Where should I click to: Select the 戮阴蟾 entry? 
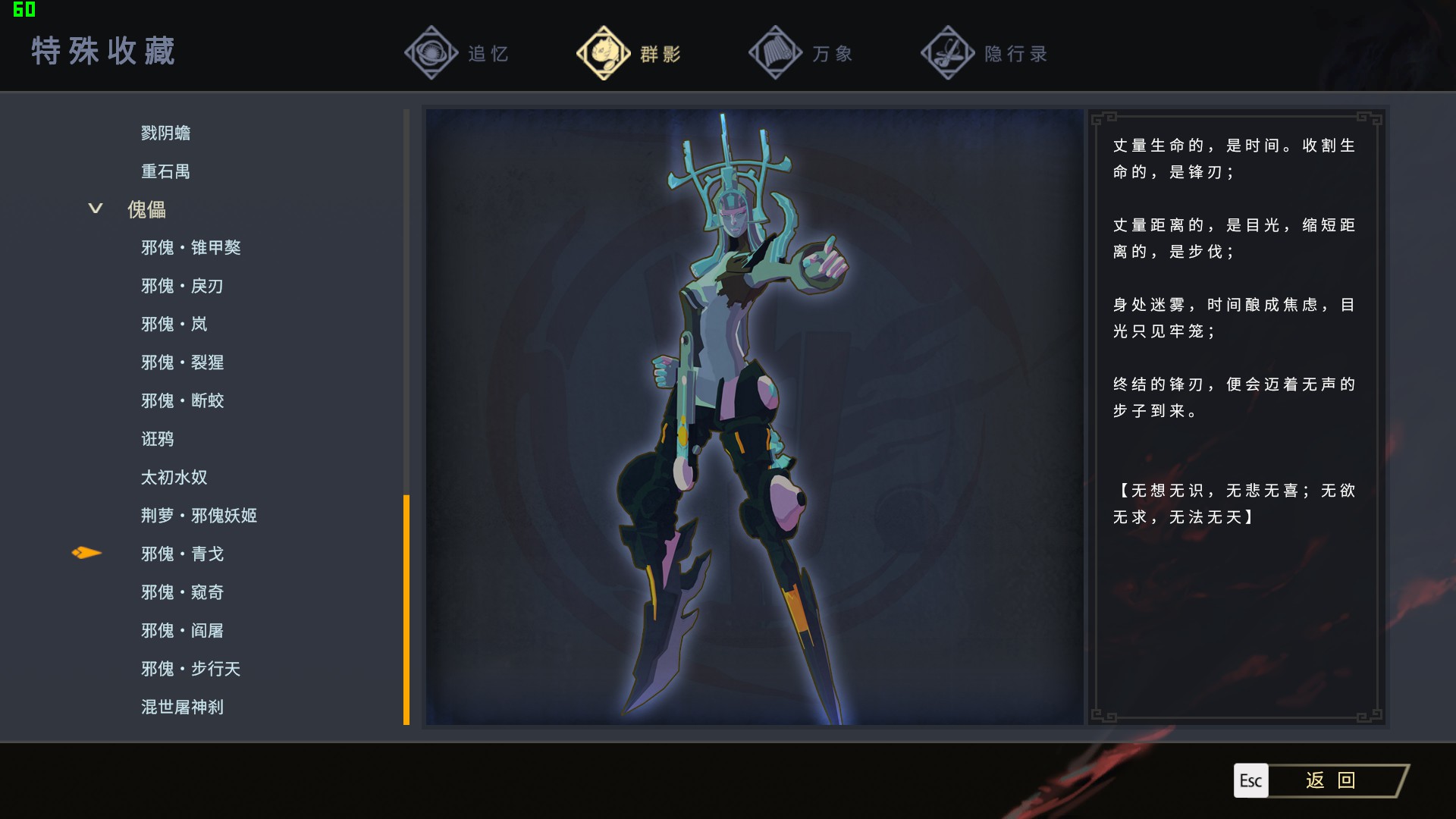[x=165, y=133]
